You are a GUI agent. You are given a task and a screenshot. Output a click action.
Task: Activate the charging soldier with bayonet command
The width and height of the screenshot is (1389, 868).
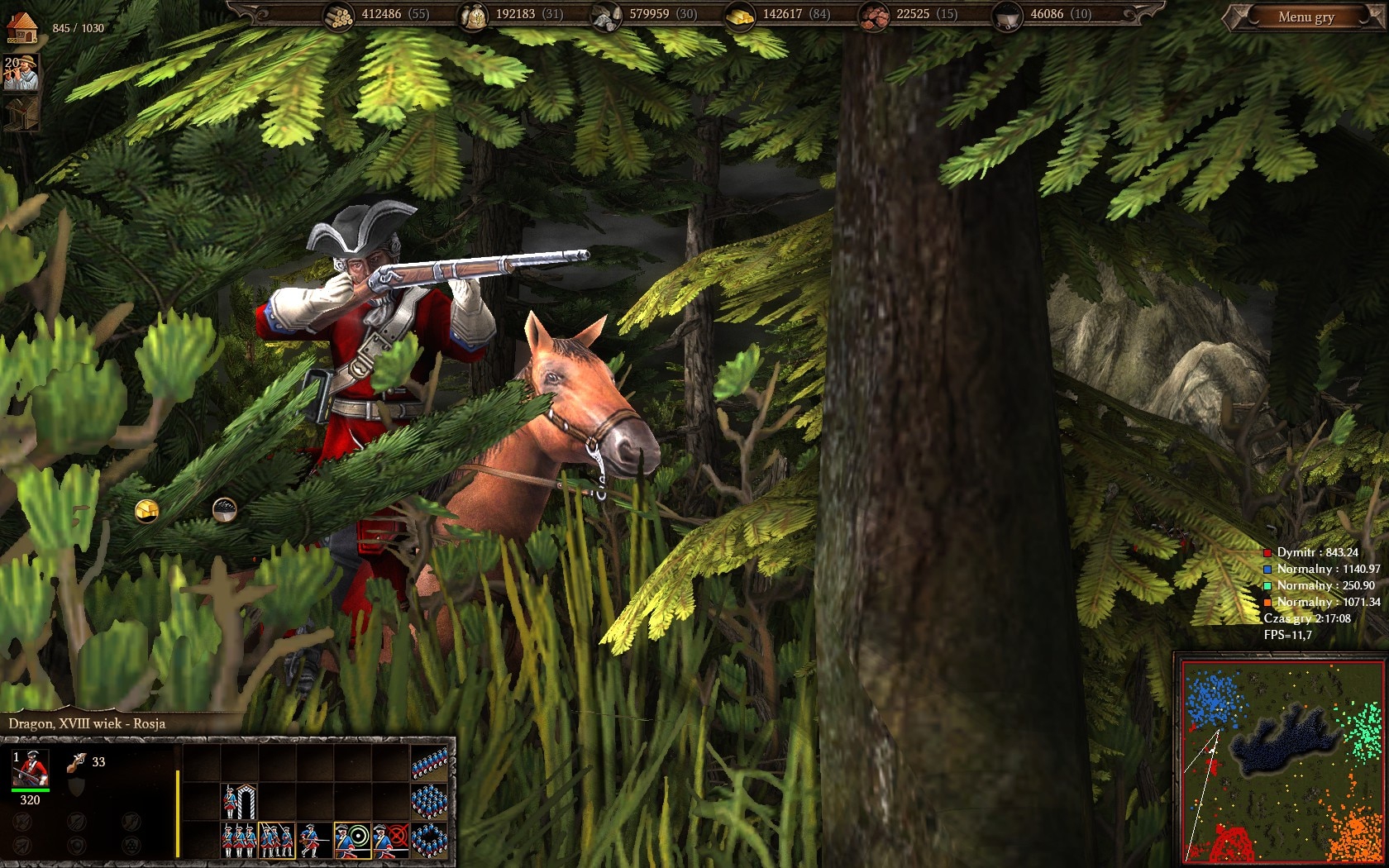(x=313, y=841)
